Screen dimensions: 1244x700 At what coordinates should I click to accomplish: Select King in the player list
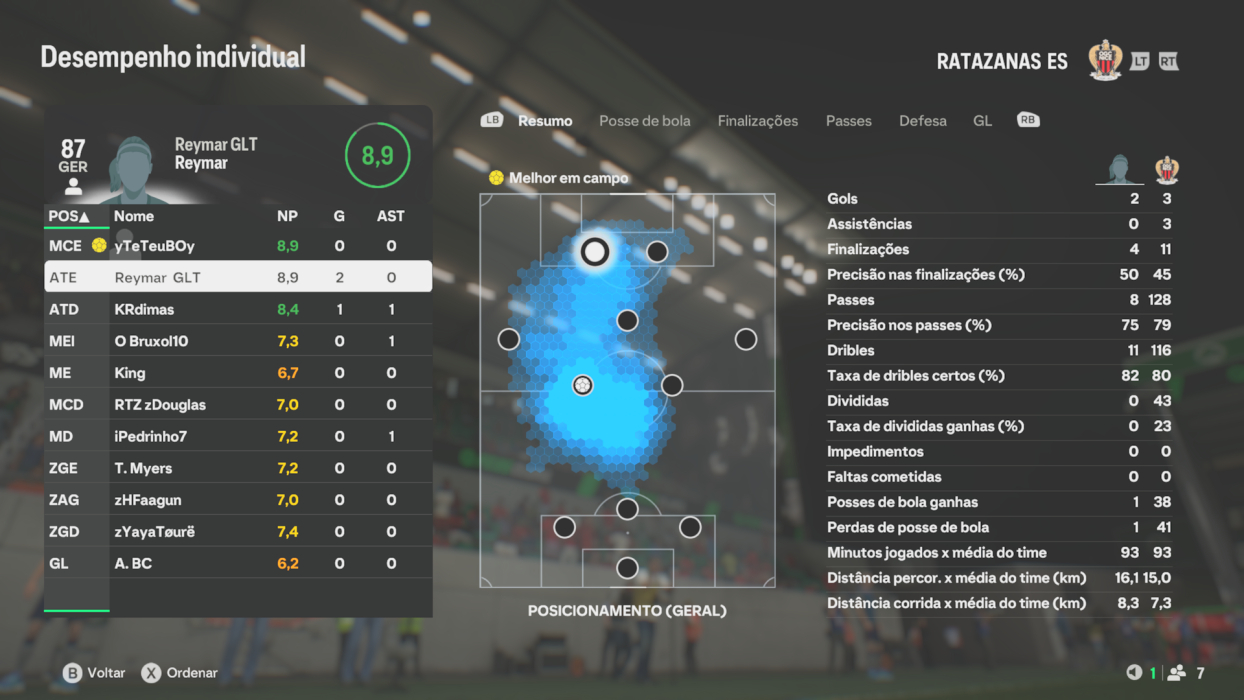(x=238, y=373)
